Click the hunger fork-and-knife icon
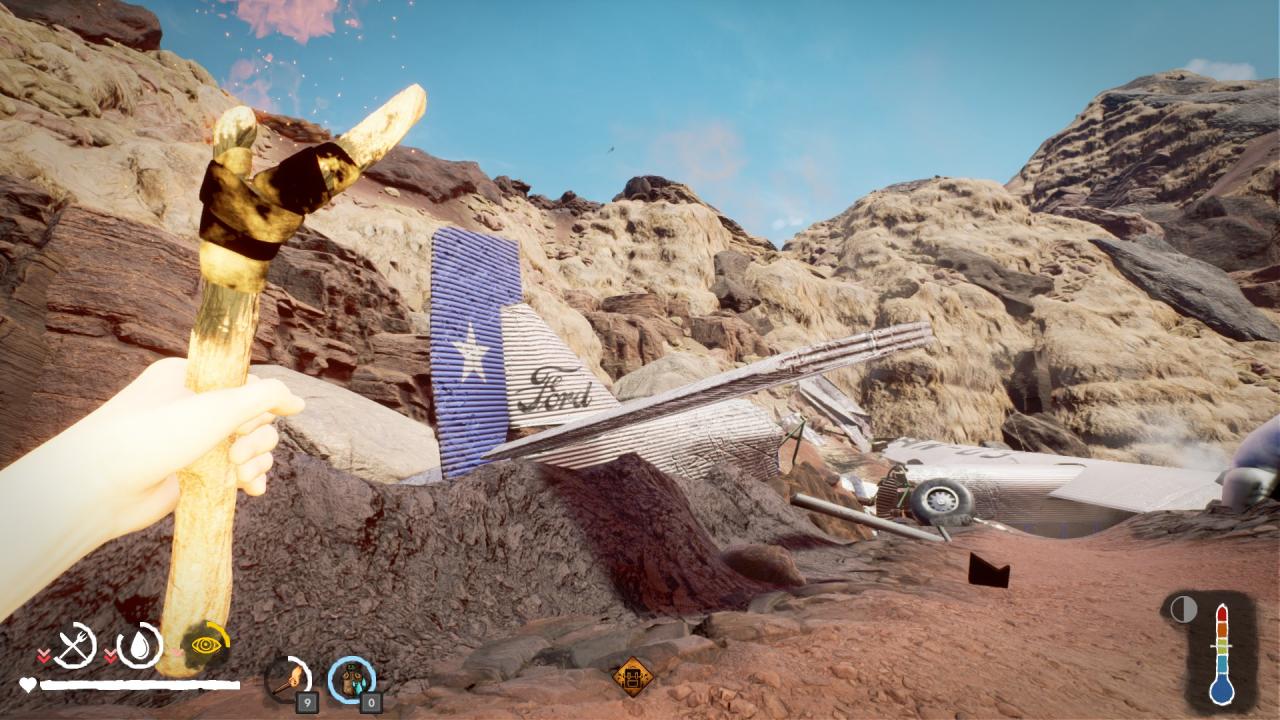The image size is (1280, 720). [75, 645]
